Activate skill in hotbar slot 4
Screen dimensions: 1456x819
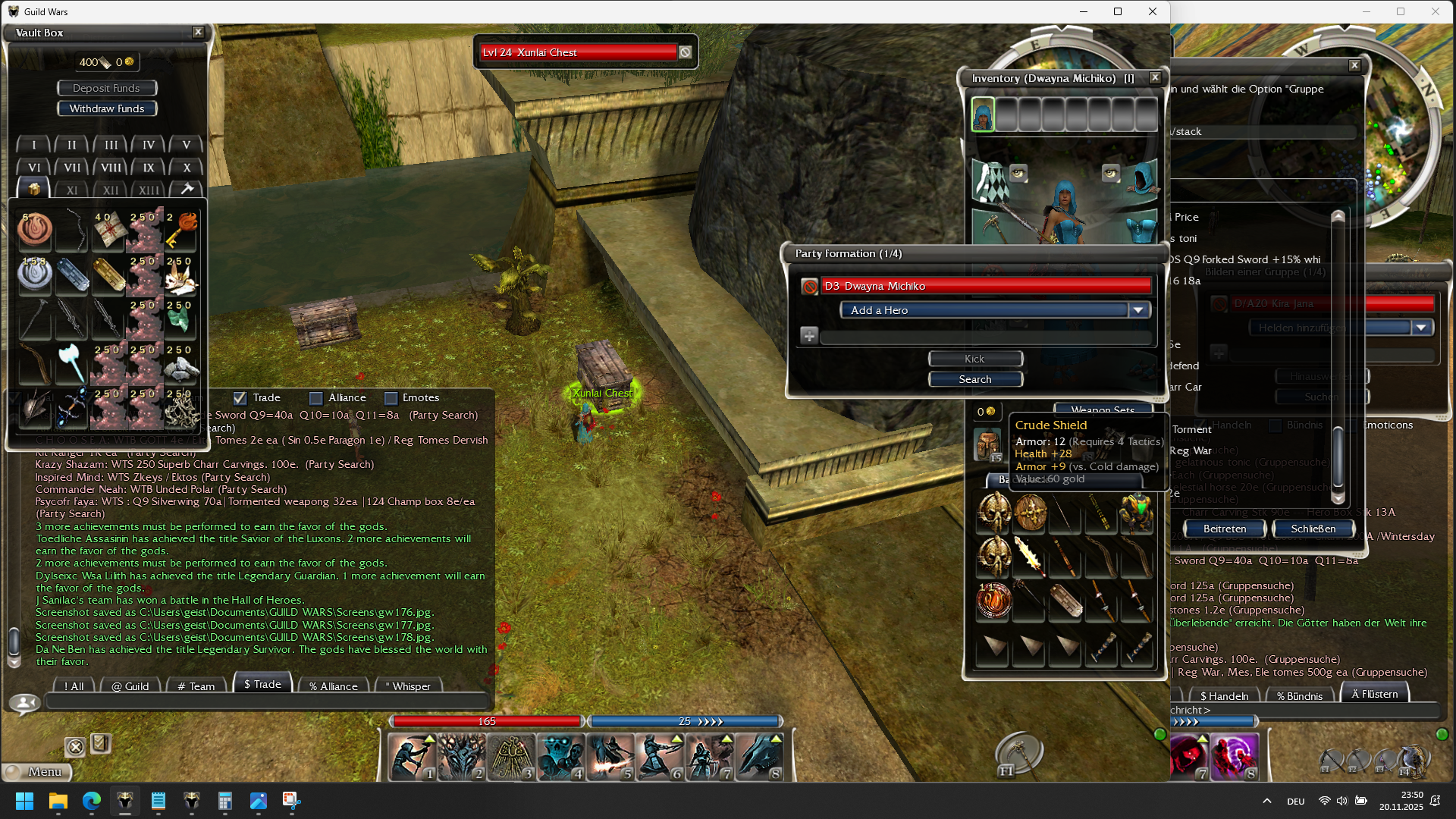561,756
